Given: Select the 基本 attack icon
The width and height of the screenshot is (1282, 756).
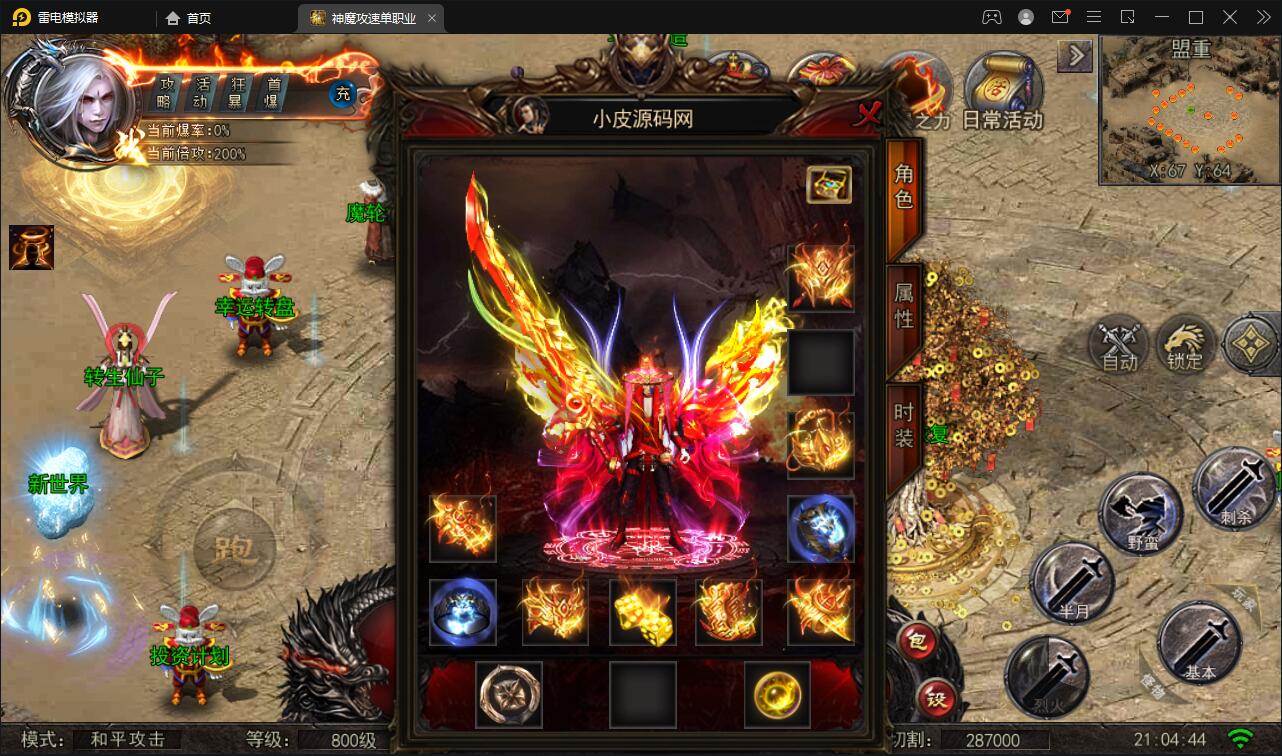Looking at the screenshot, I should pos(1201,644).
